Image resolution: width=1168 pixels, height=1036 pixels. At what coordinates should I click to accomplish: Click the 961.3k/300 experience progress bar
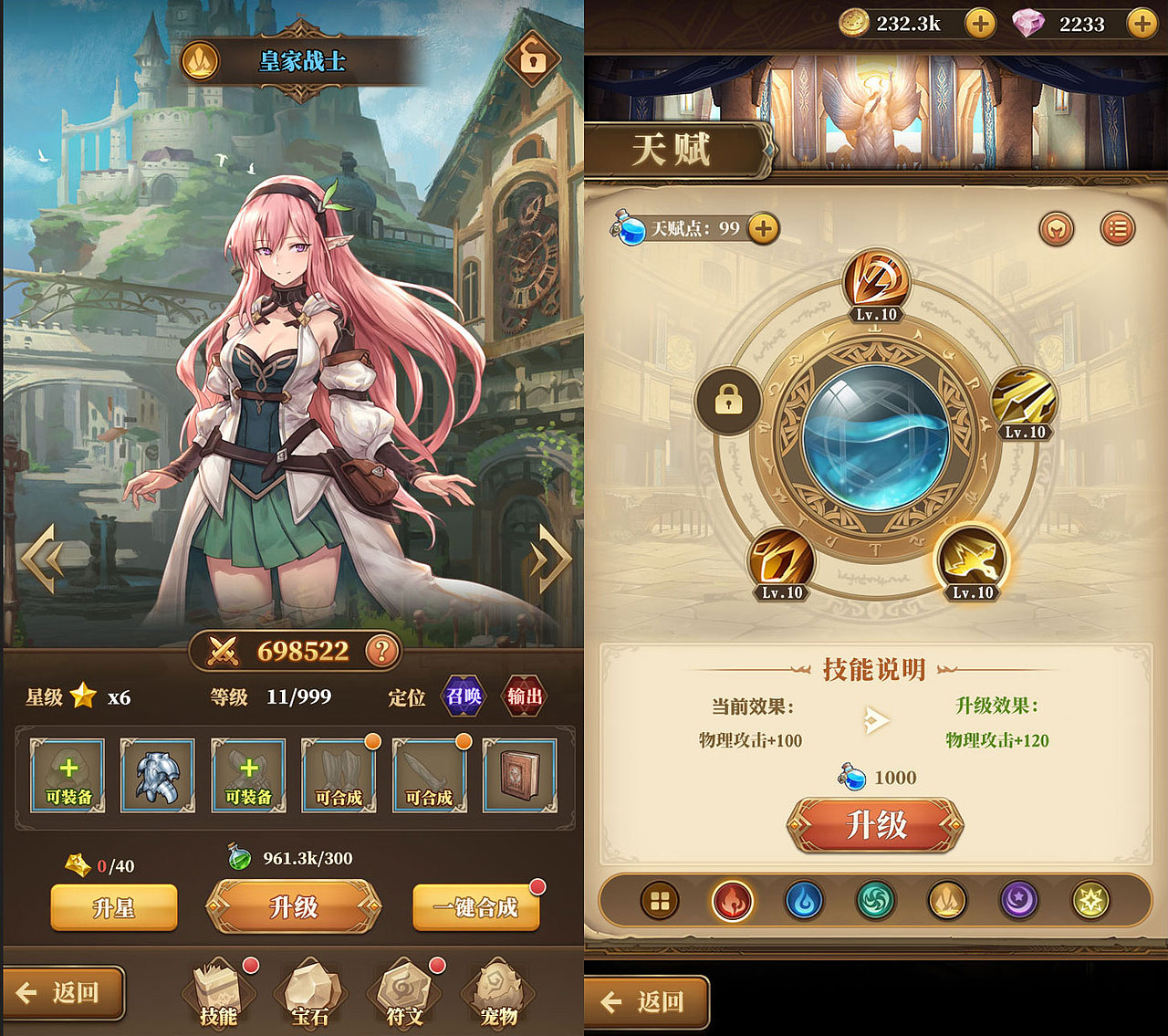pyautogui.click(x=291, y=858)
